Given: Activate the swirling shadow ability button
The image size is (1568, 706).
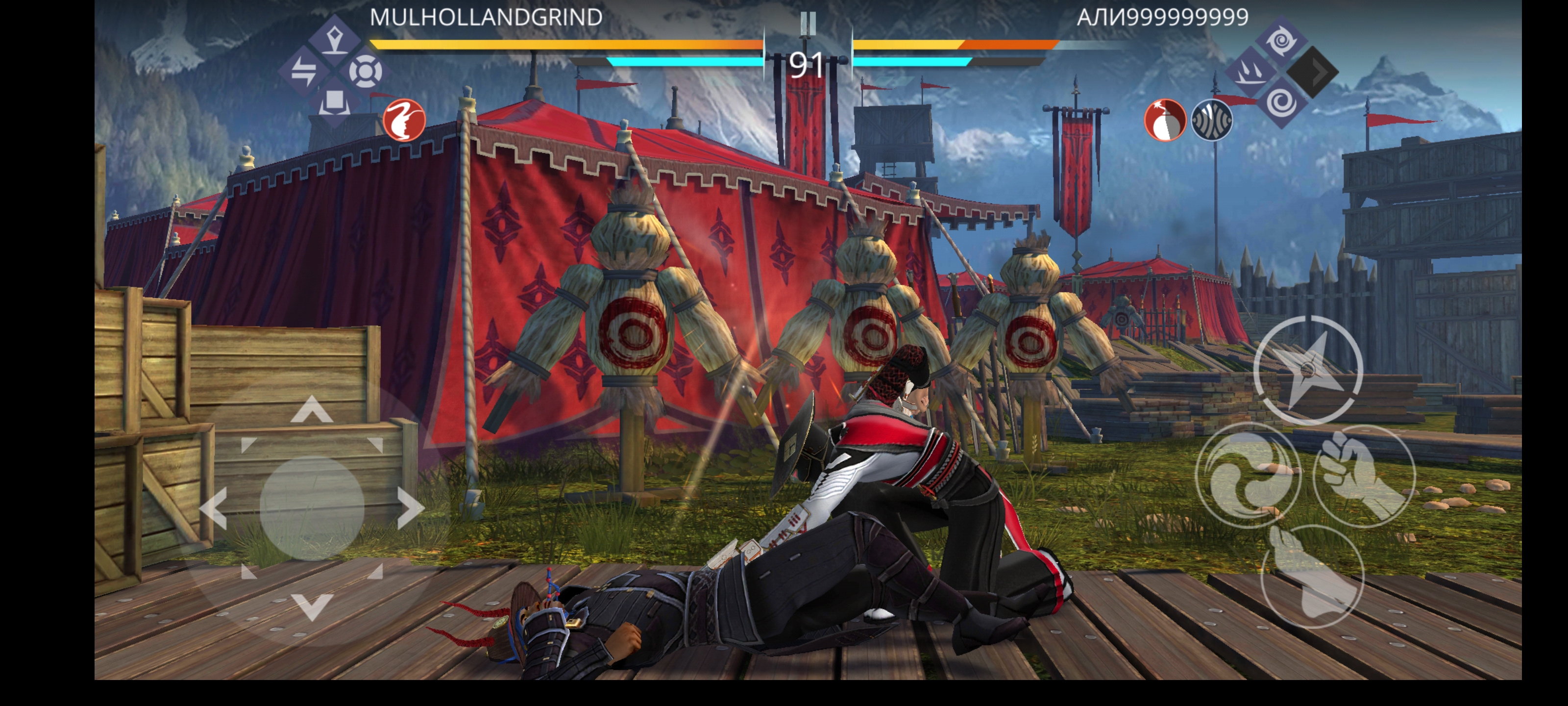Looking at the screenshot, I should [x=1248, y=475].
